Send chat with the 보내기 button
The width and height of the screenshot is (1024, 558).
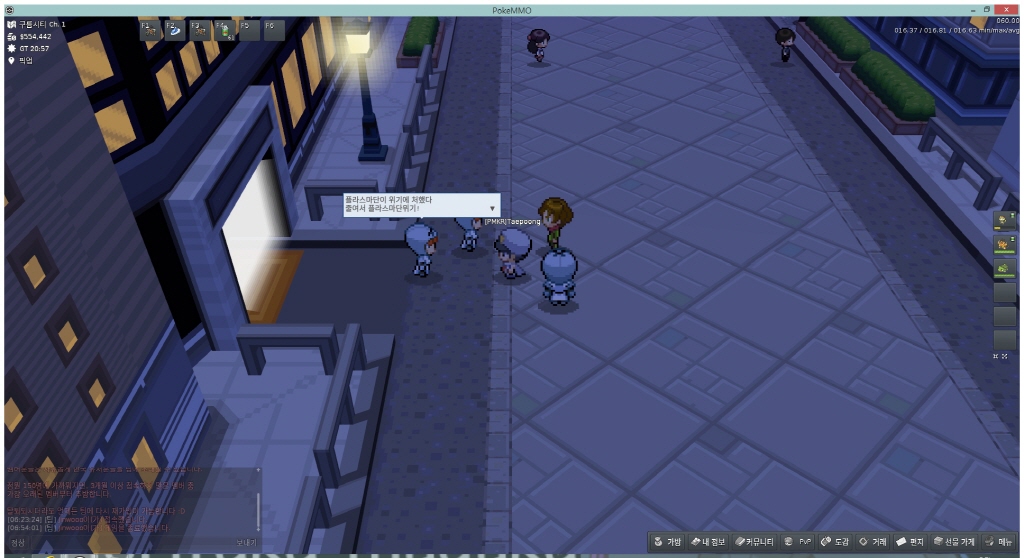point(246,543)
